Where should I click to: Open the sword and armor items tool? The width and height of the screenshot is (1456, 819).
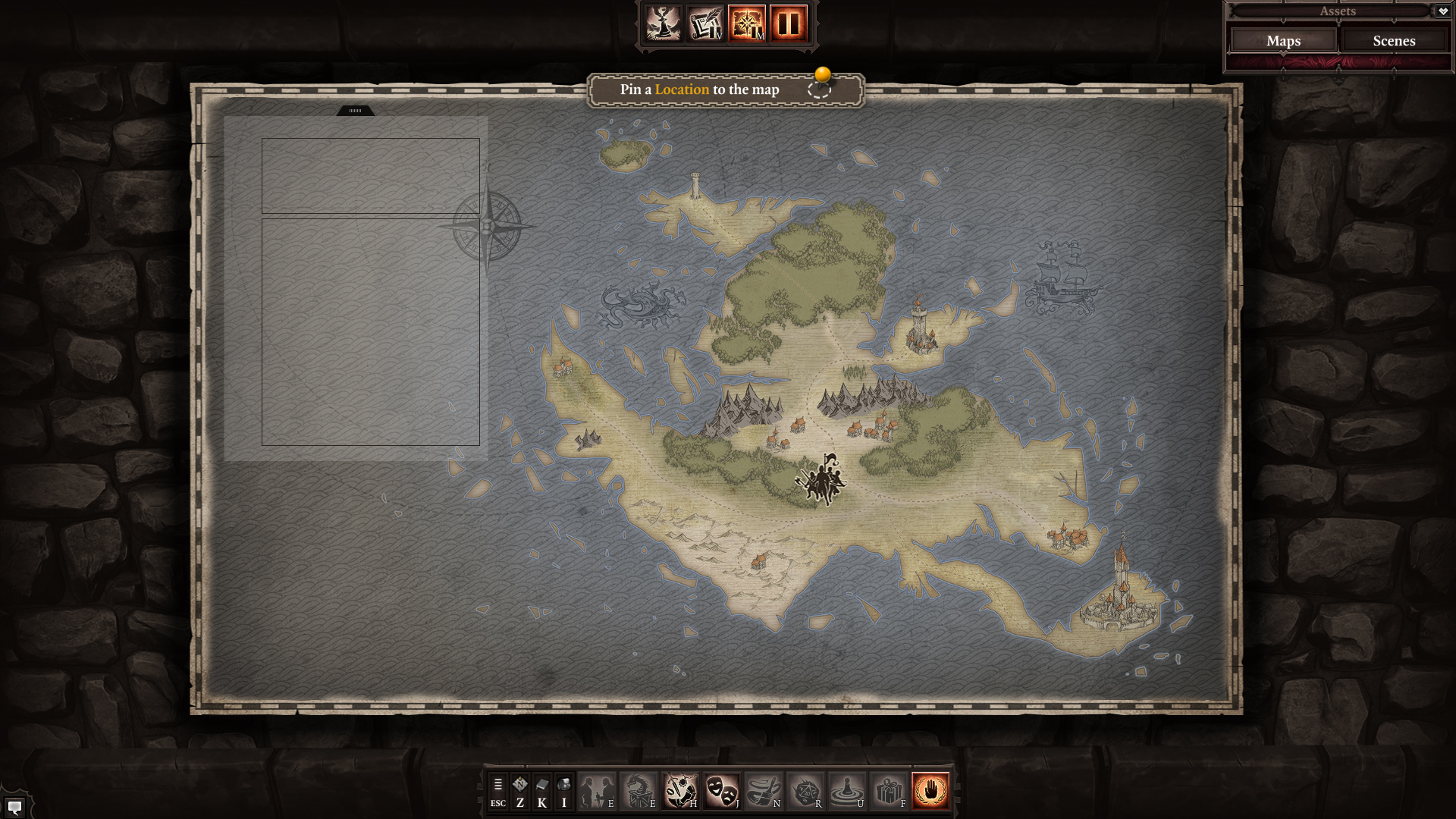tap(681, 791)
